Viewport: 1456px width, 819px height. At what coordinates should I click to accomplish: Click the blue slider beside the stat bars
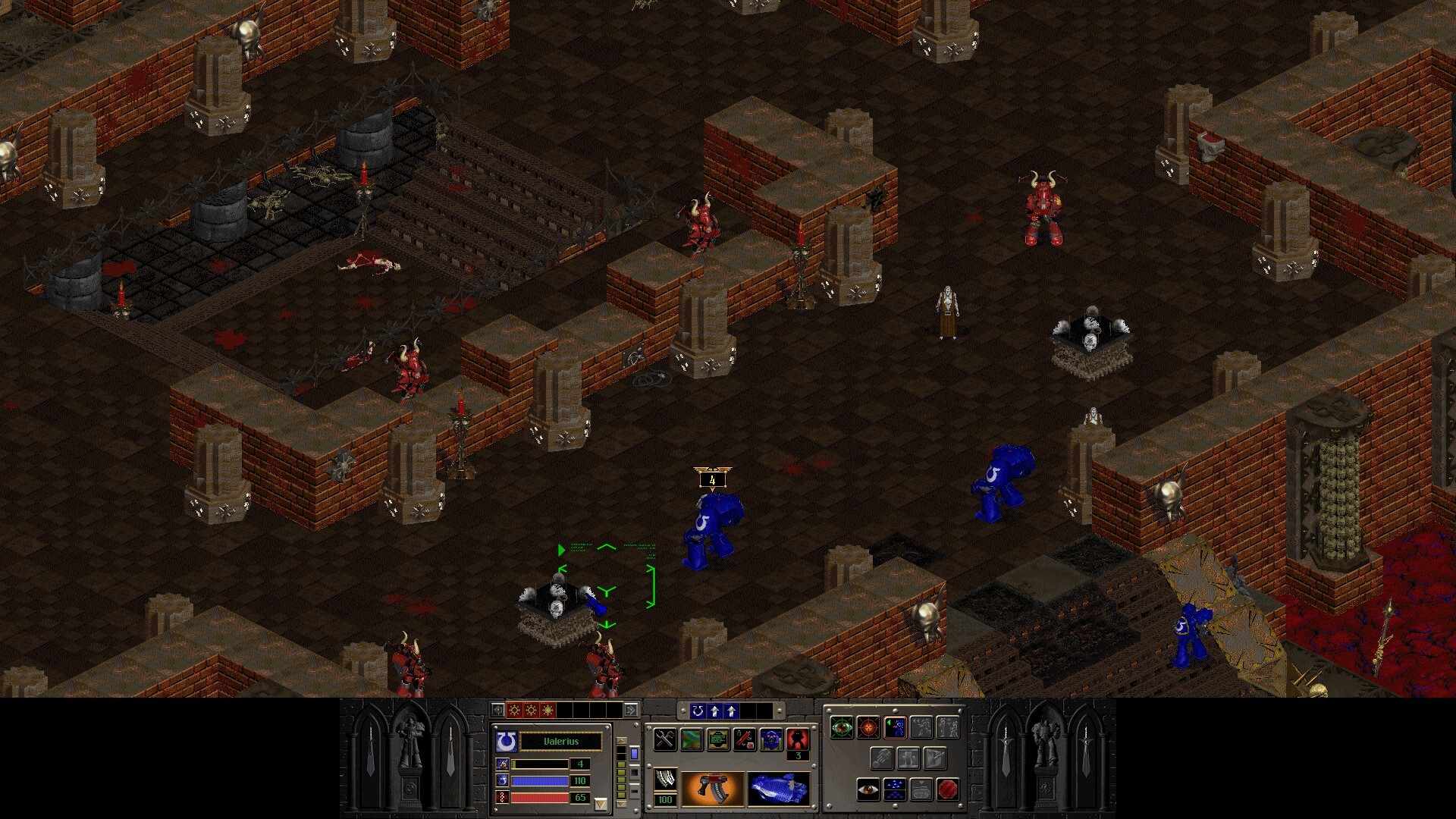pyautogui.click(x=634, y=752)
